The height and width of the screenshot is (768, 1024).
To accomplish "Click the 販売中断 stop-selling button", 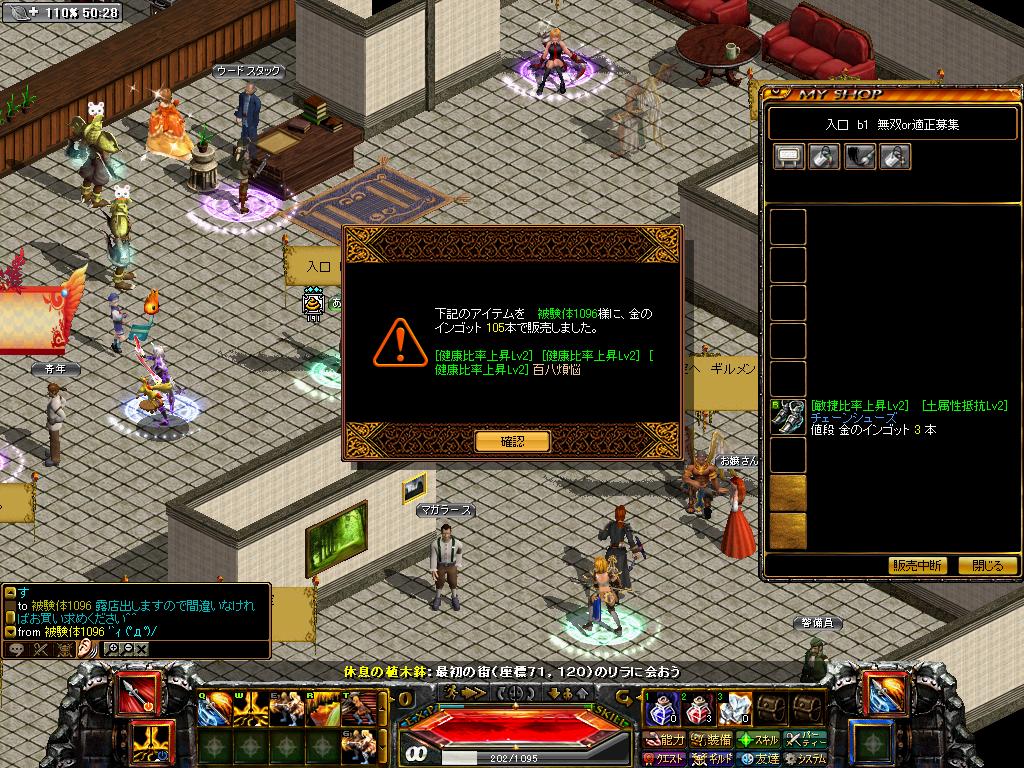I will pyautogui.click(x=917, y=566).
